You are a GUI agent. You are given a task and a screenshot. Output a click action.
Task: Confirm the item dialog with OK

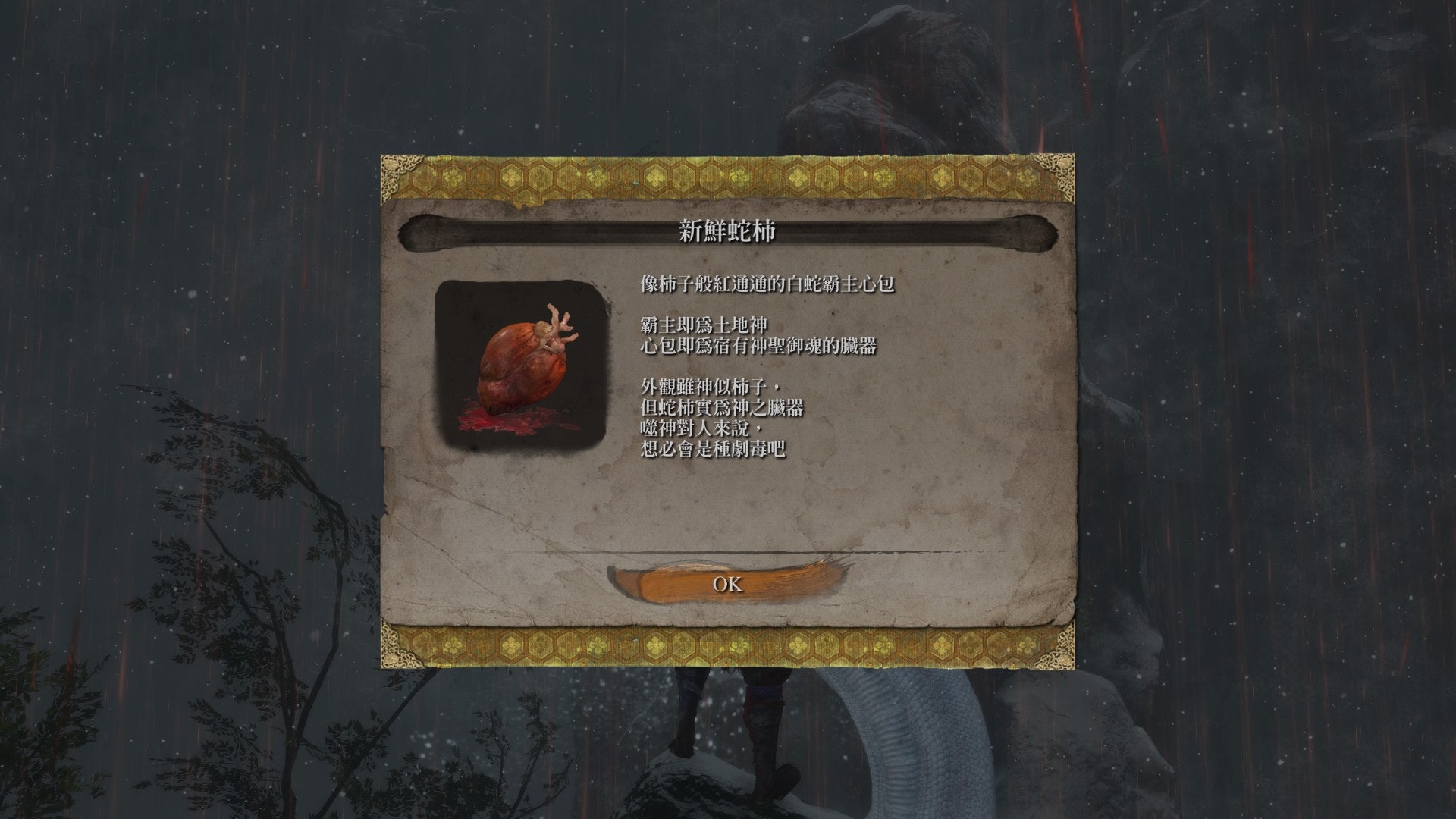click(x=727, y=584)
